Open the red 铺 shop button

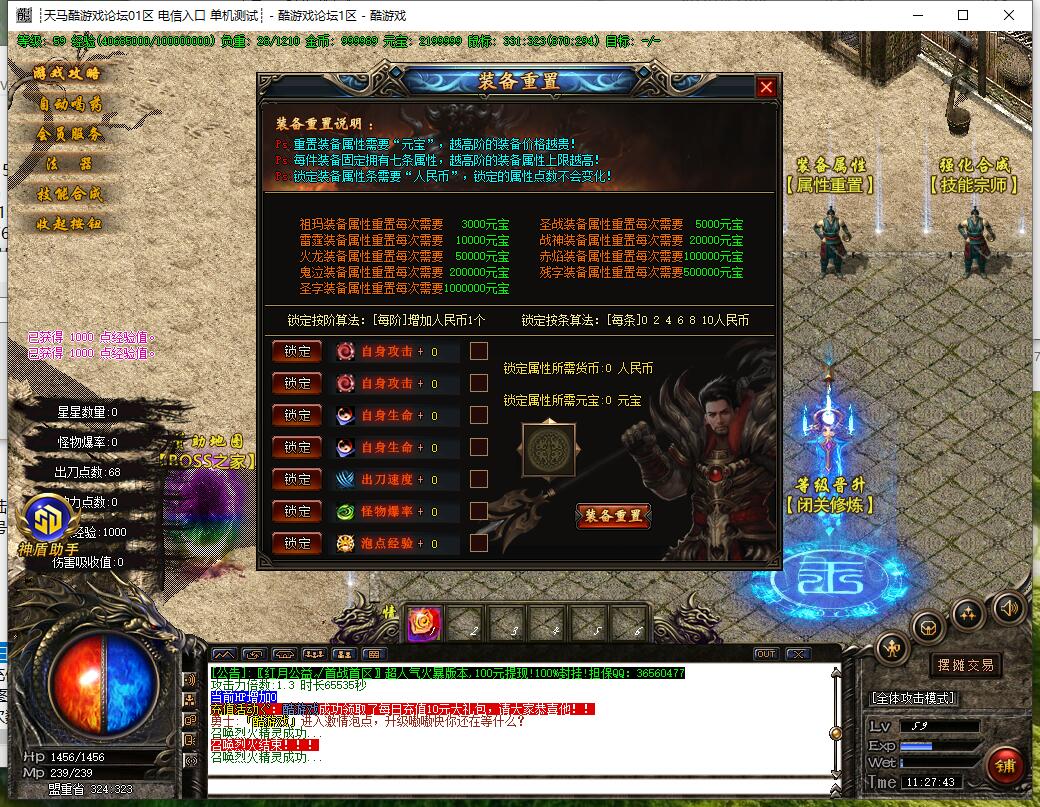(x=1004, y=765)
